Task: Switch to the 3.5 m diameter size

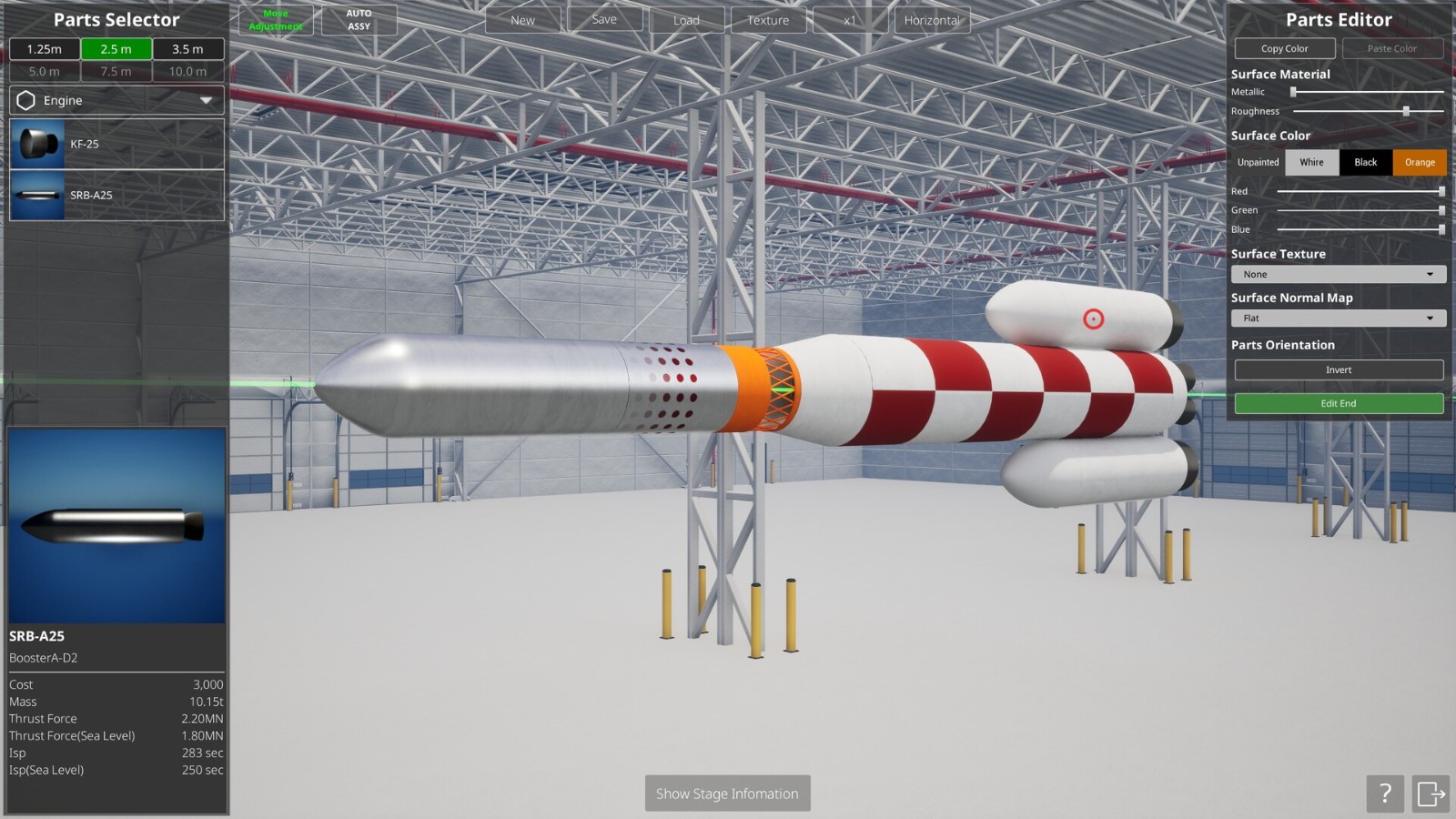Action: [x=187, y=49]
